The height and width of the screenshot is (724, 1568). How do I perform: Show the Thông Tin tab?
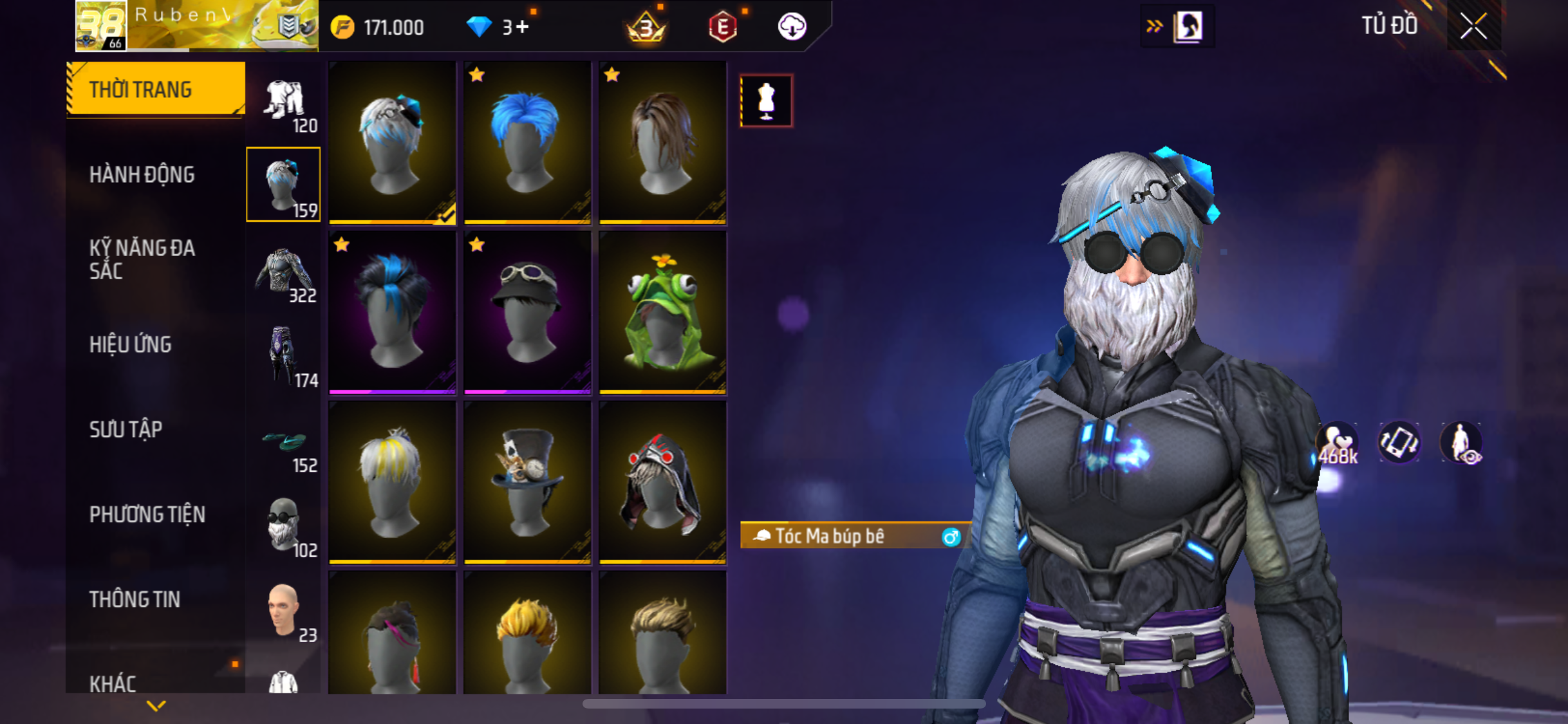click(135, 599)
